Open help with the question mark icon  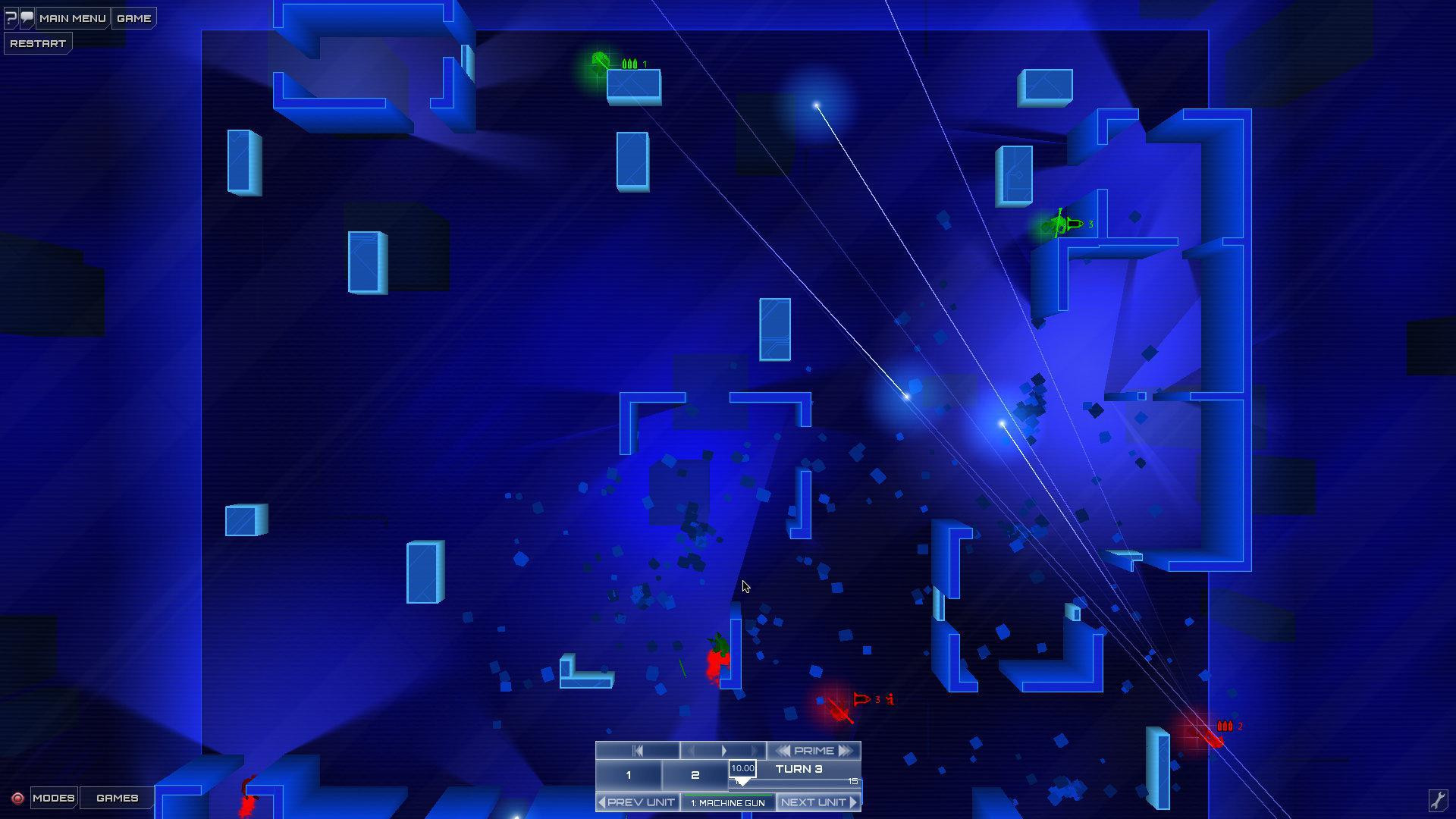pos(11,18)
